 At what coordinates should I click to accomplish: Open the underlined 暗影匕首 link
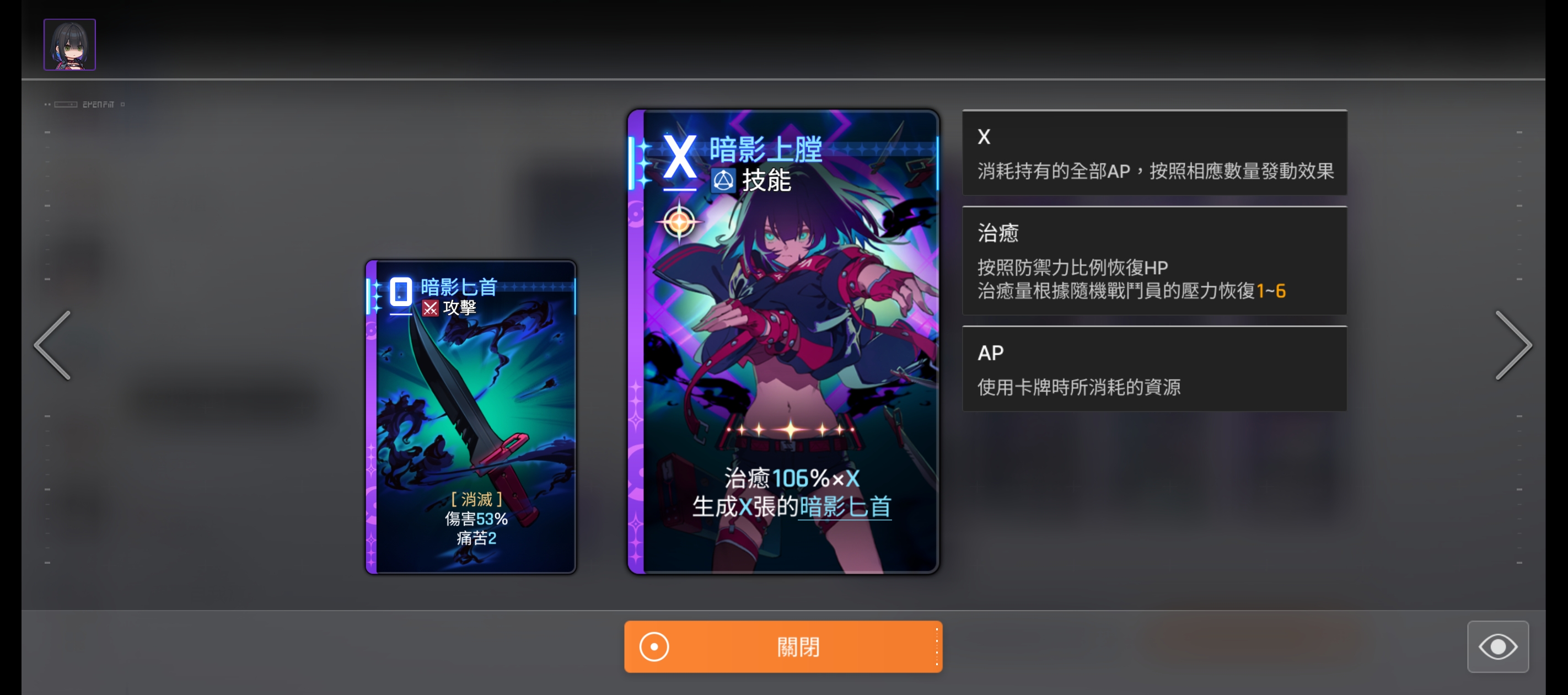(845, 507)
